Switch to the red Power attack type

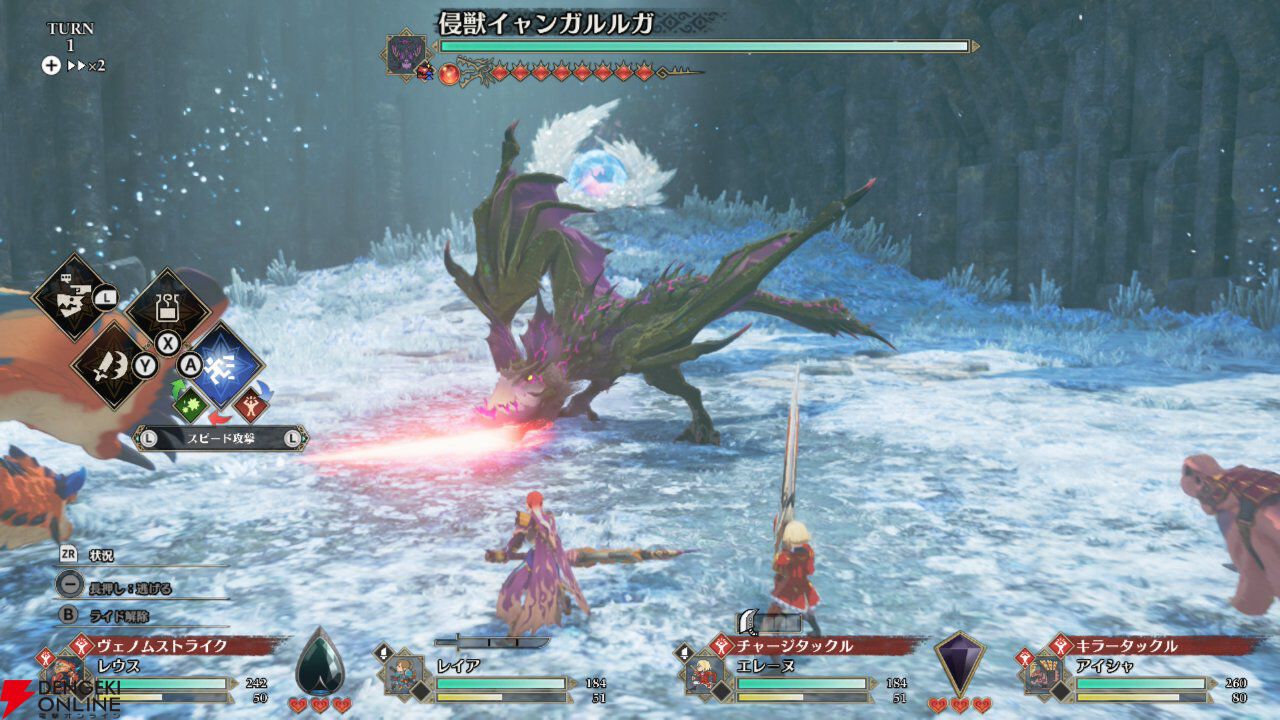(x=250, y=405)
